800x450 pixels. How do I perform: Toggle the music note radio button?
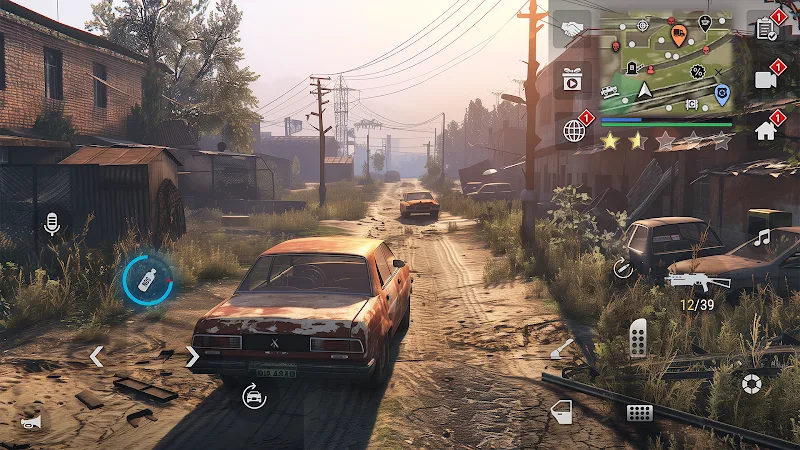click(x=762, y=237)
